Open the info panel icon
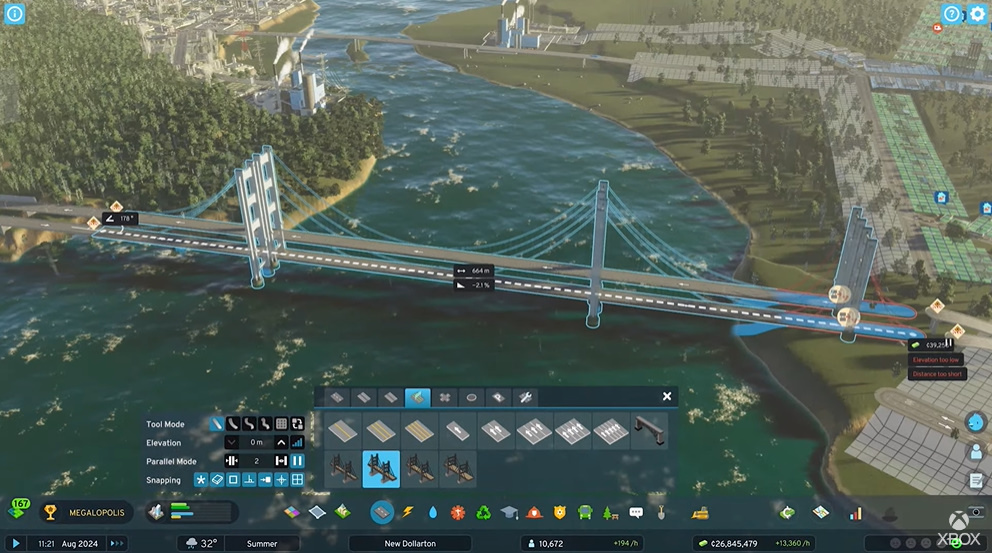Viewport: 992px width, 553px height. 14,14
